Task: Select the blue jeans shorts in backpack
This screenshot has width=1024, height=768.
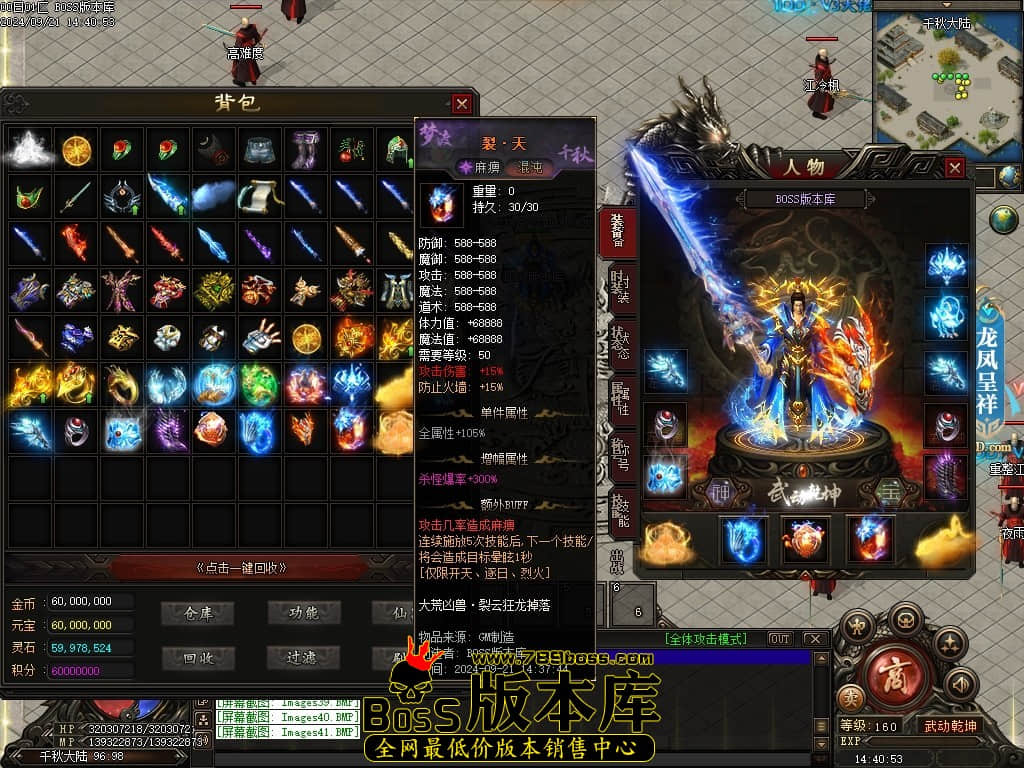Action: [x=261, y=149]
